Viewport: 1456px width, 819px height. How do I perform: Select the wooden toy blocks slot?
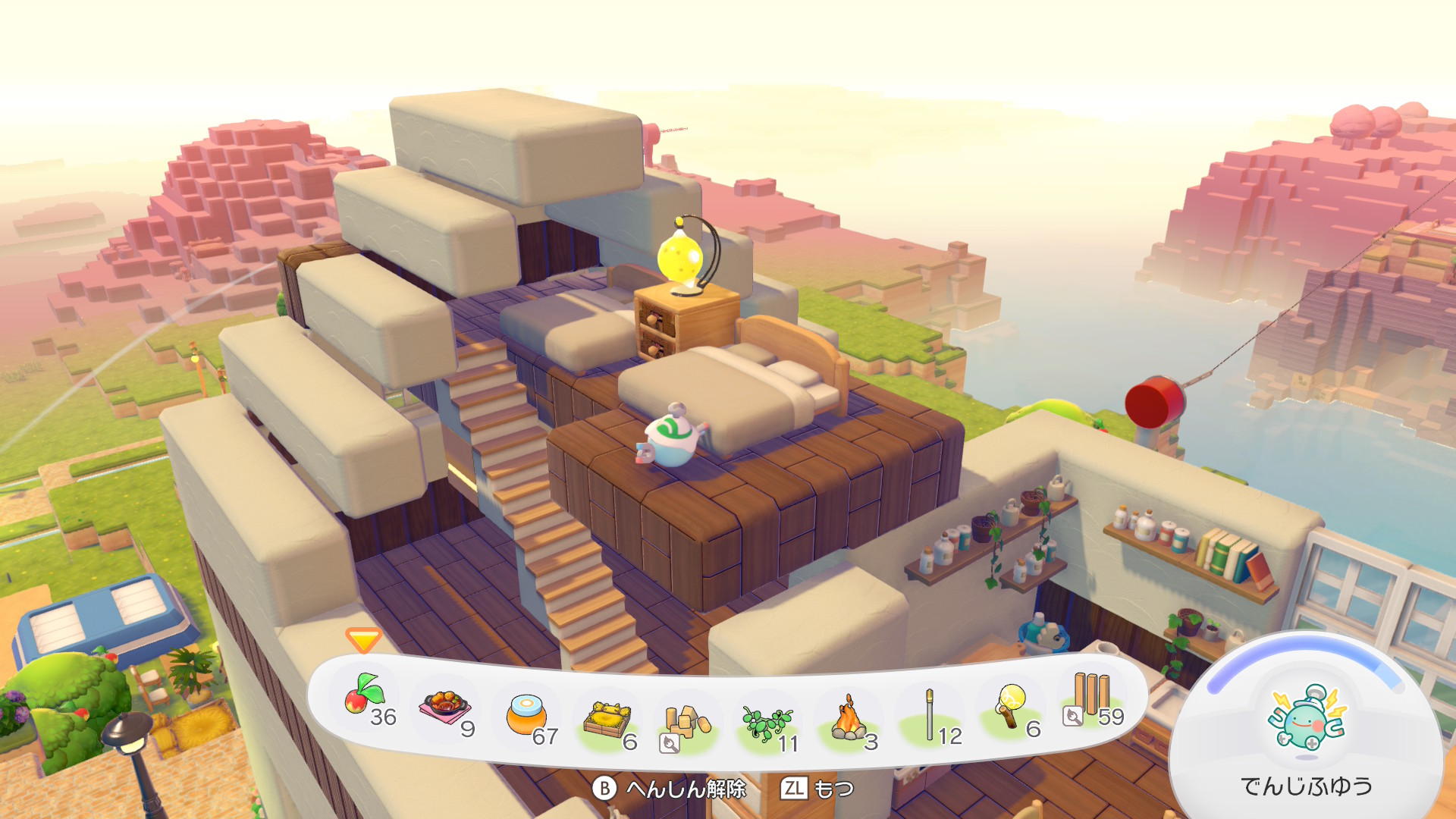pyautogui.click(x=687, y=723)
